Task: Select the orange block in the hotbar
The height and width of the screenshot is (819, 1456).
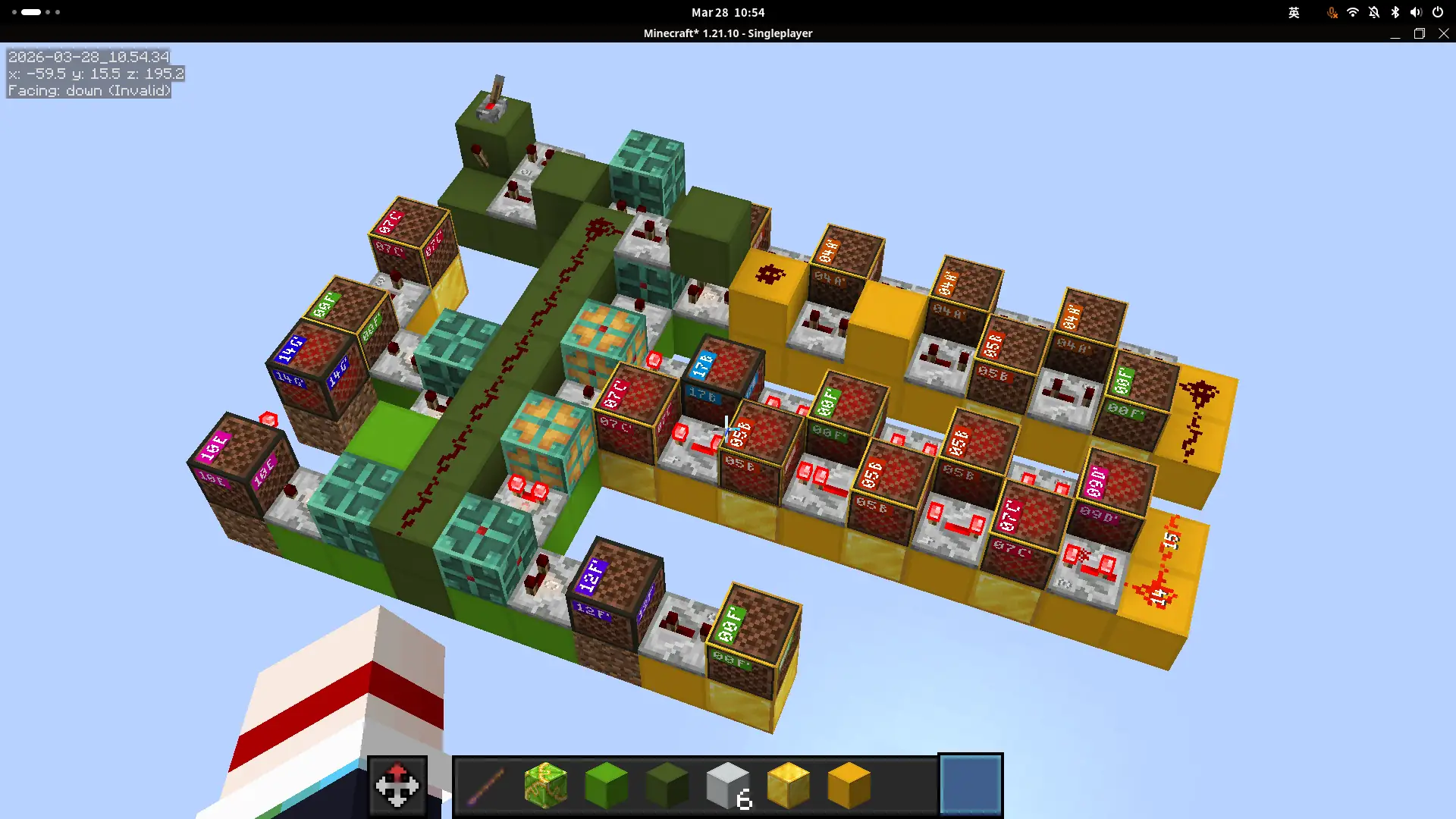Action: point(849,785)
